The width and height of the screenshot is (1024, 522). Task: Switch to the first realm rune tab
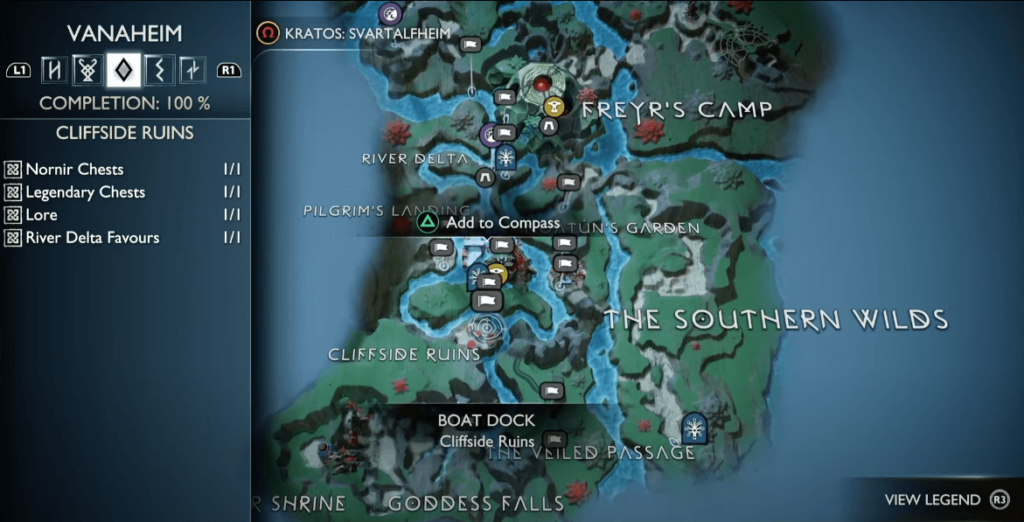[53, 70]
